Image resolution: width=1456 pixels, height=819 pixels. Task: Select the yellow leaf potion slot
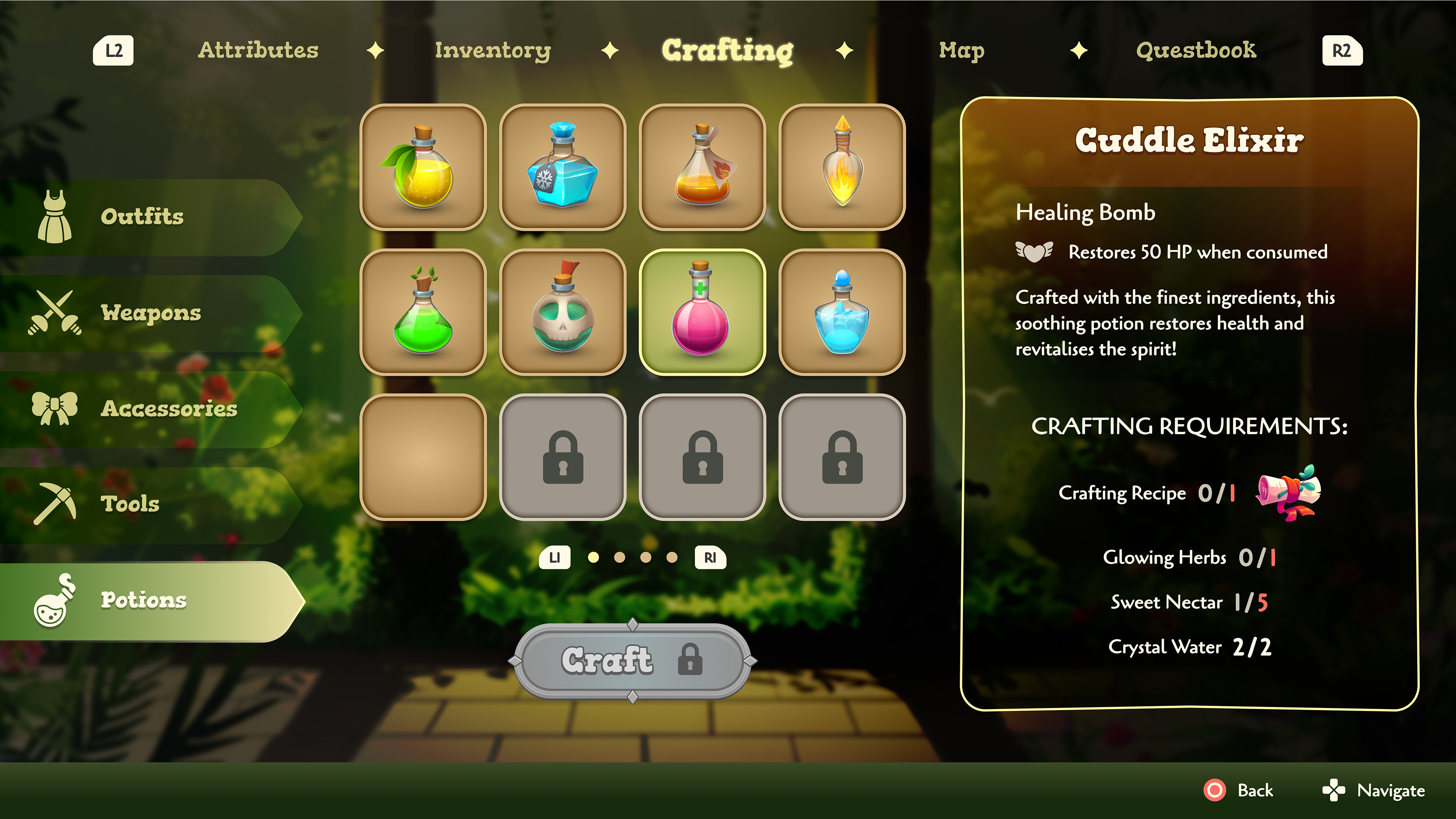[x=423, y=167]
